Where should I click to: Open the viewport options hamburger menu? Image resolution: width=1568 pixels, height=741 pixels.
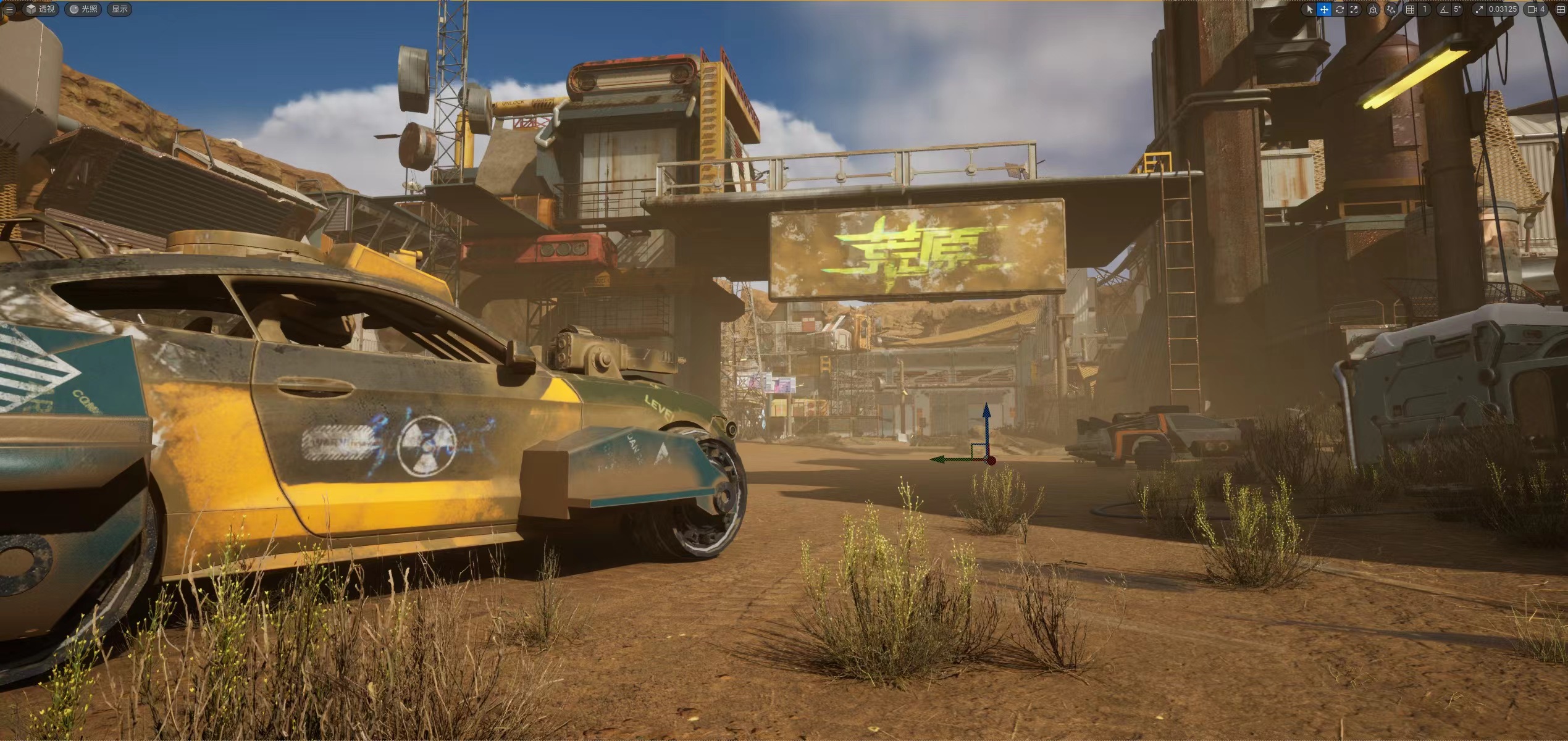point(9,9)
